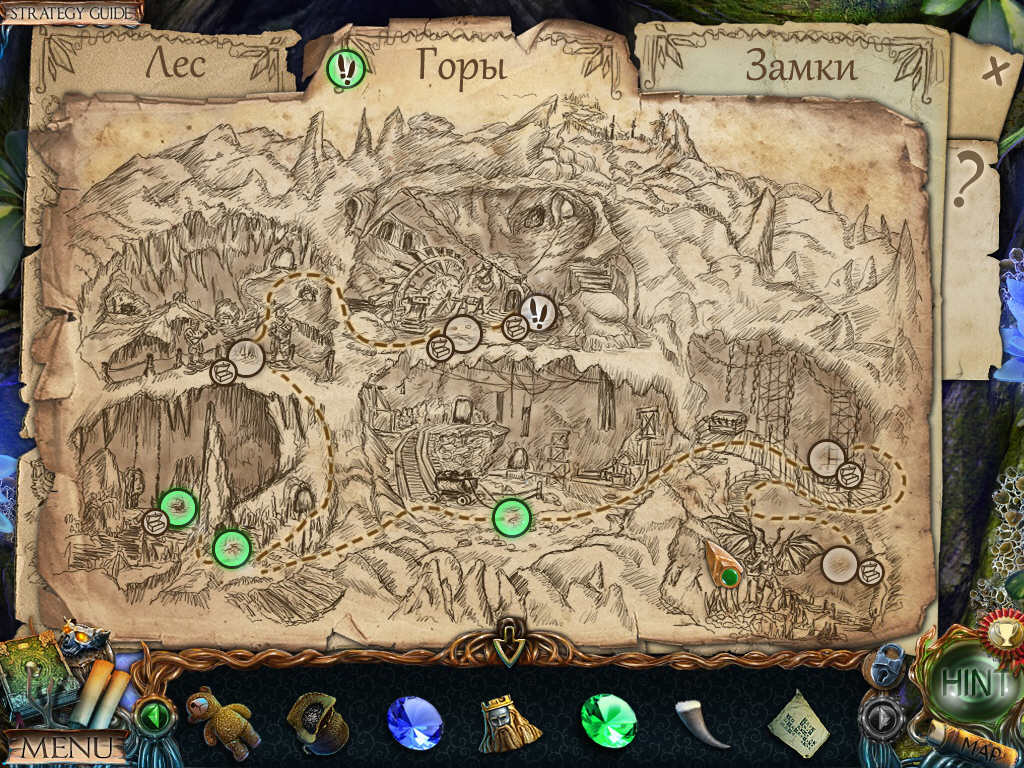Select the Горы map tab
The image size is (1024, 768).
click(x=461, y=66)
